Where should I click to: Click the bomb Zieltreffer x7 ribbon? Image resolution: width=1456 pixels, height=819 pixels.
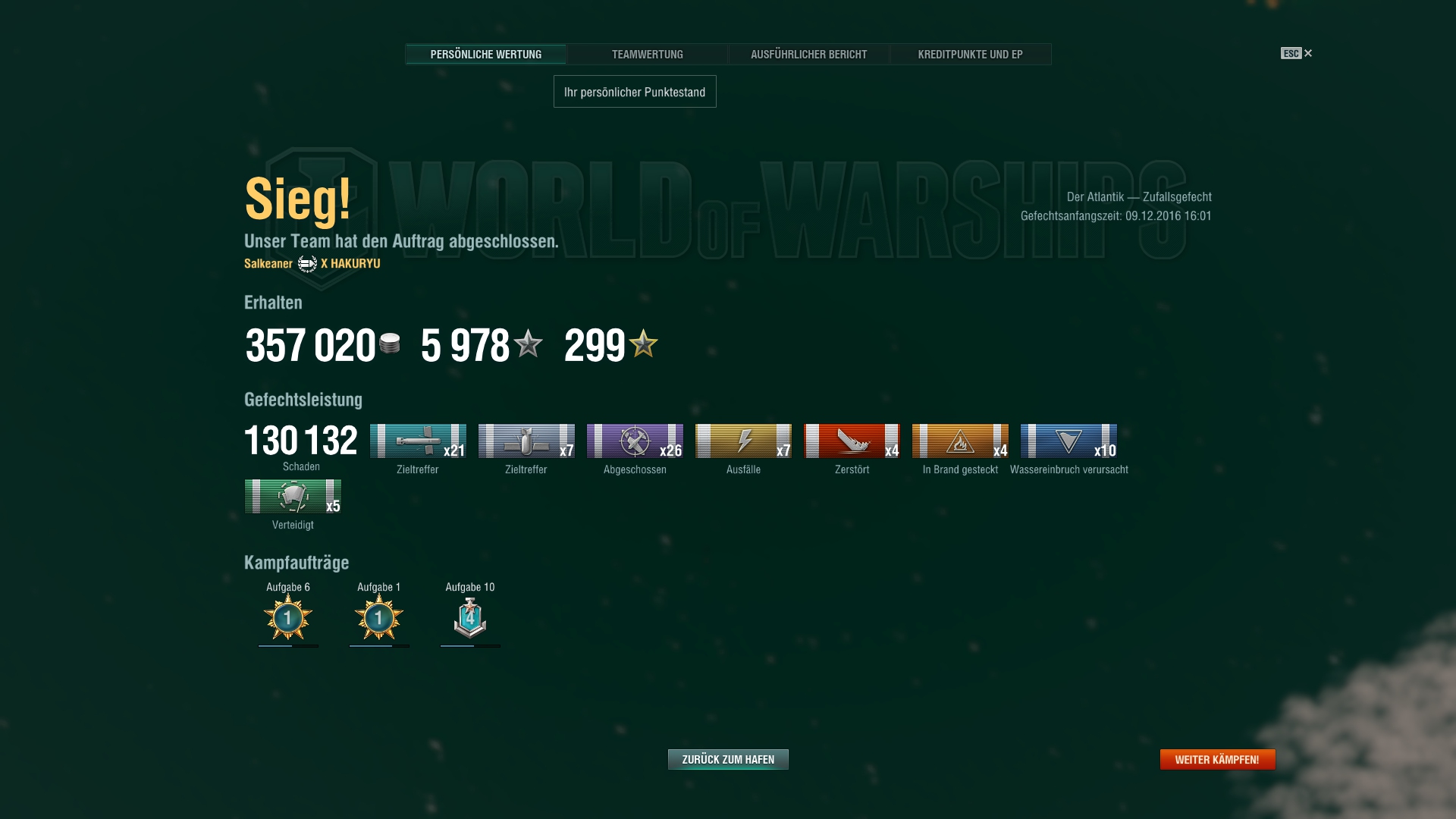(x=526, y=441)
